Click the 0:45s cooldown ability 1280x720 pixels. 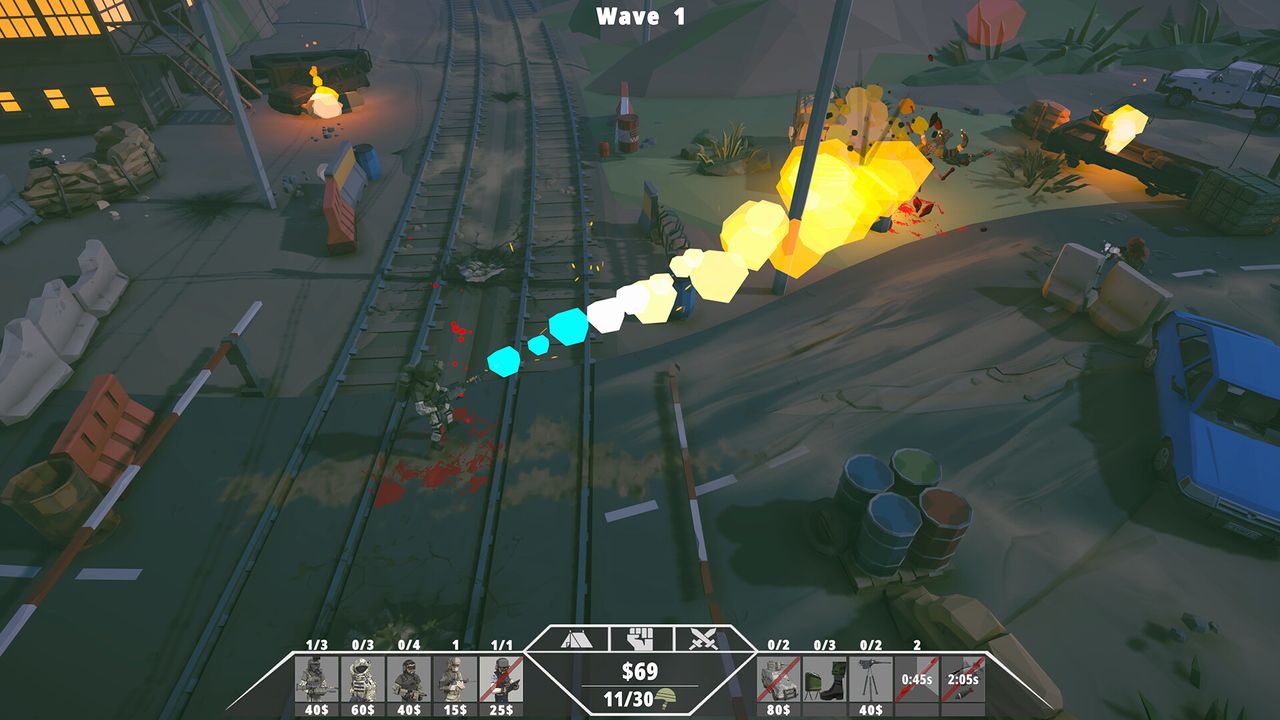[x=917, y=679]
